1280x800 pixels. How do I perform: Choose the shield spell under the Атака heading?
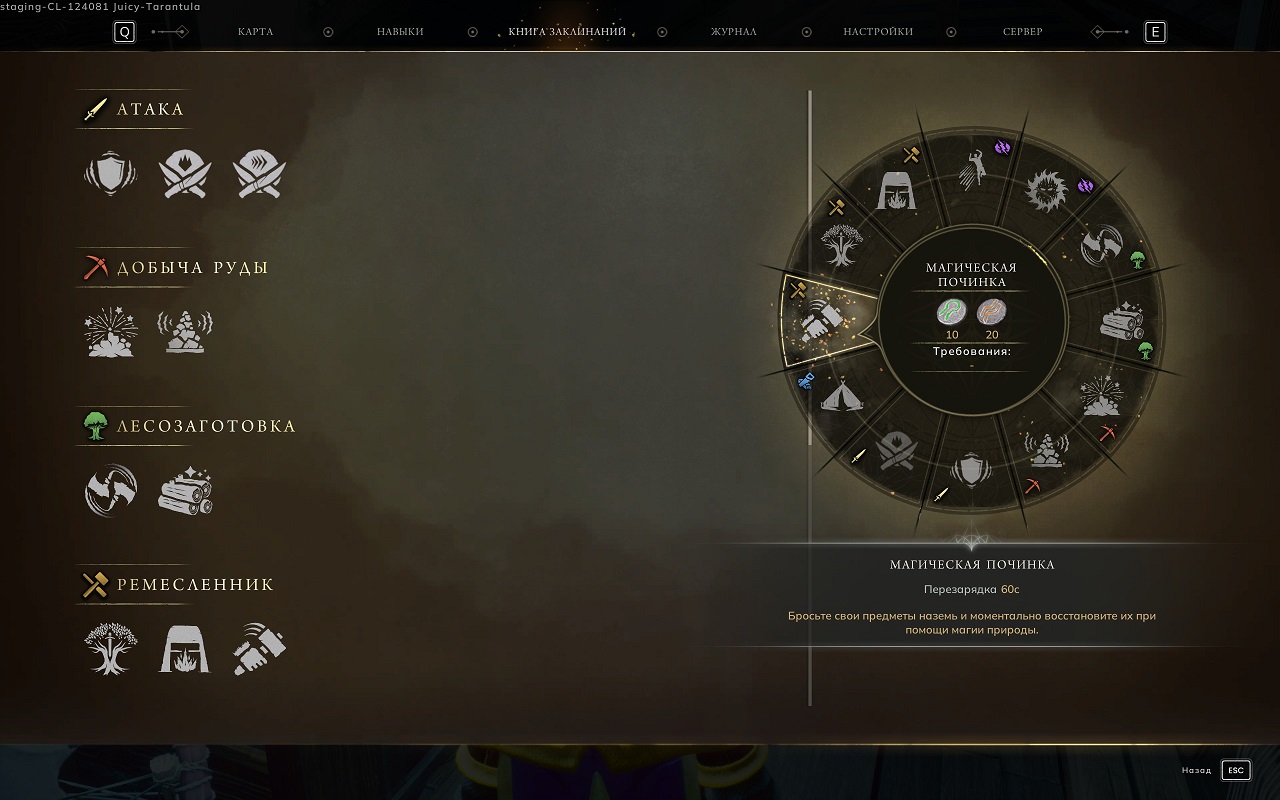click(109, 173)
